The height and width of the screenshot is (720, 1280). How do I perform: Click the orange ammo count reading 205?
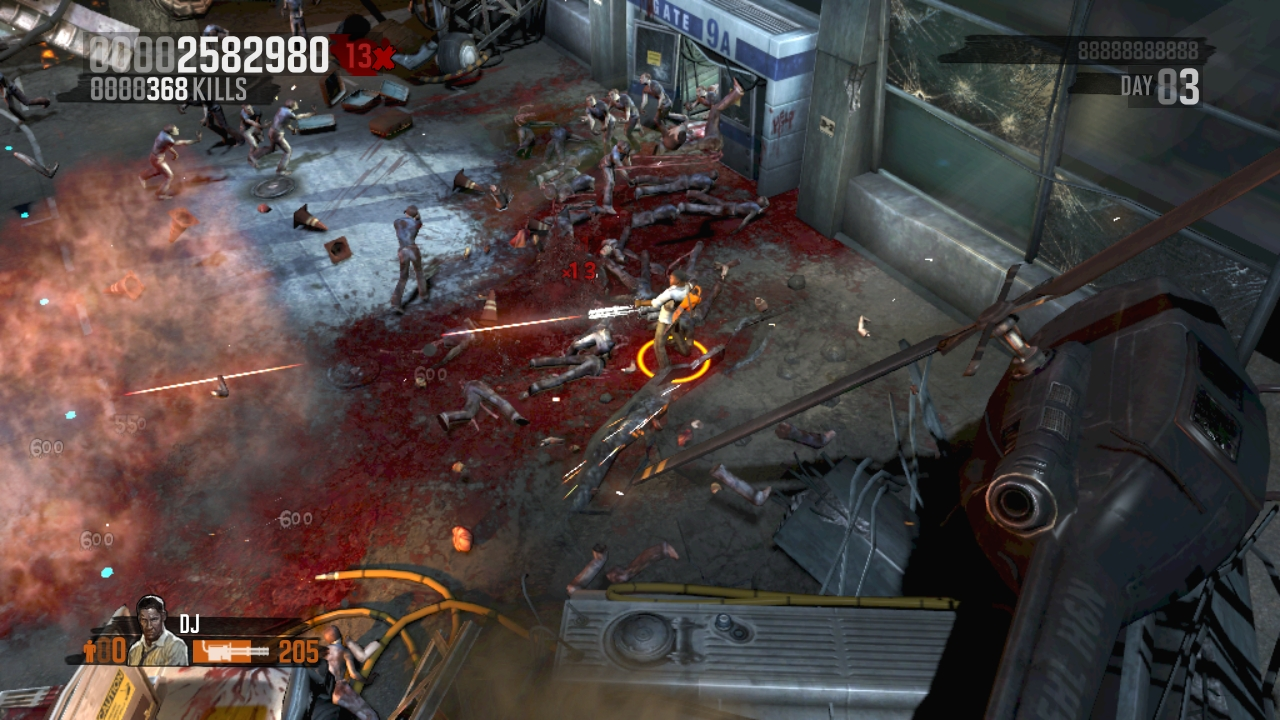click(298, 651)
